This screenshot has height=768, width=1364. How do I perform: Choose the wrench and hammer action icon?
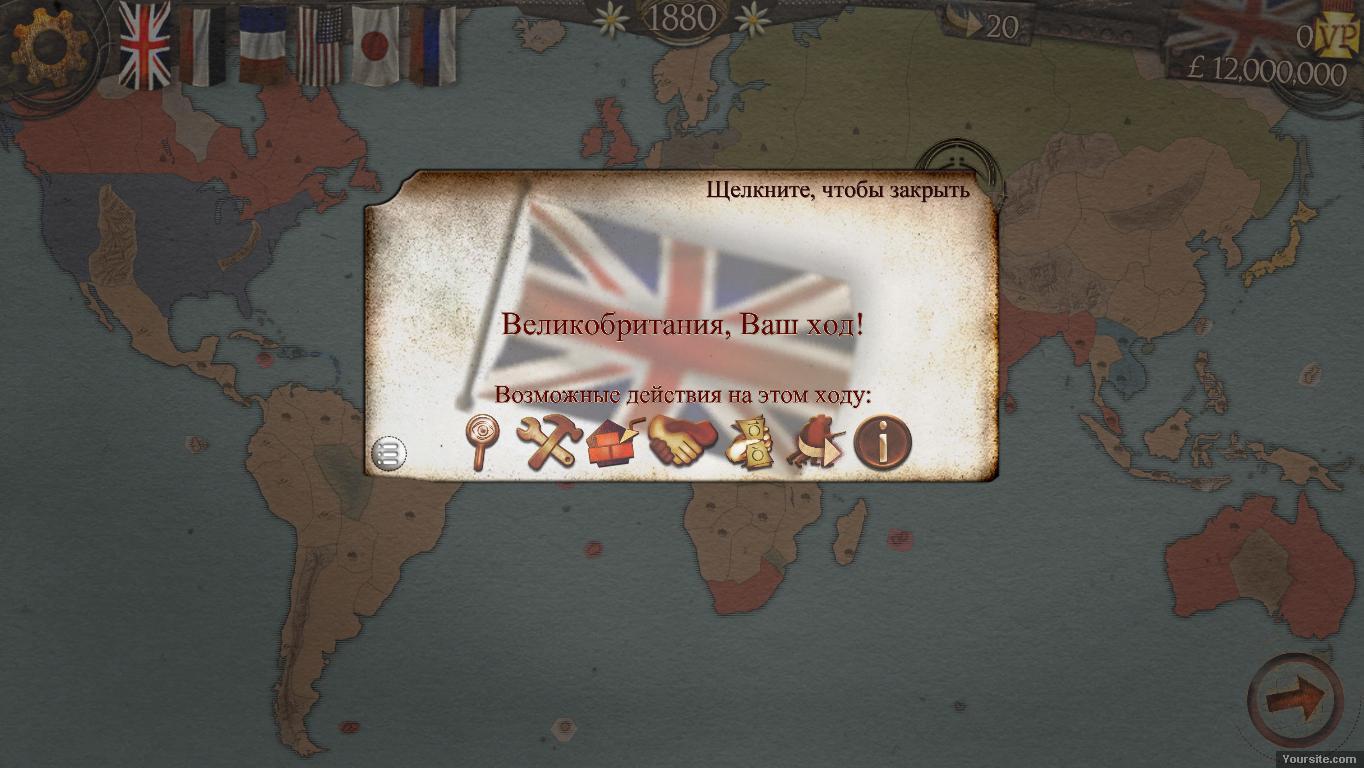point(548,441)
